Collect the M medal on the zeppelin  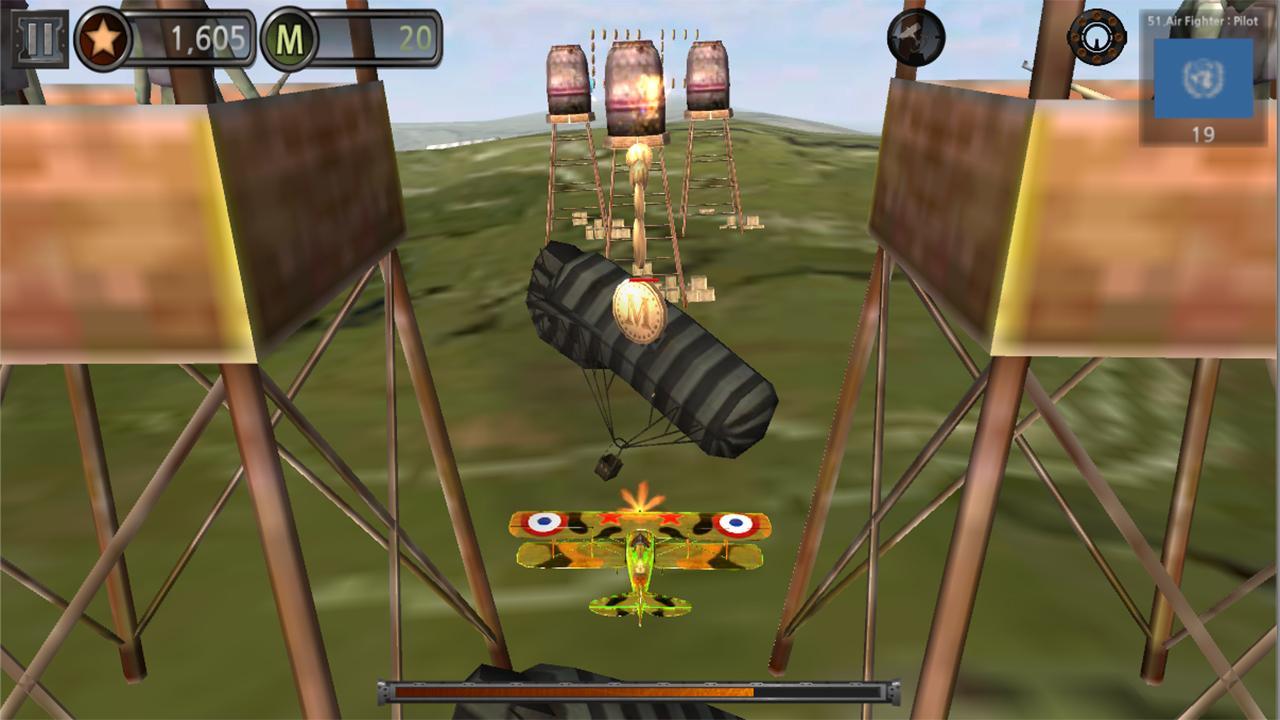[637, 310]
